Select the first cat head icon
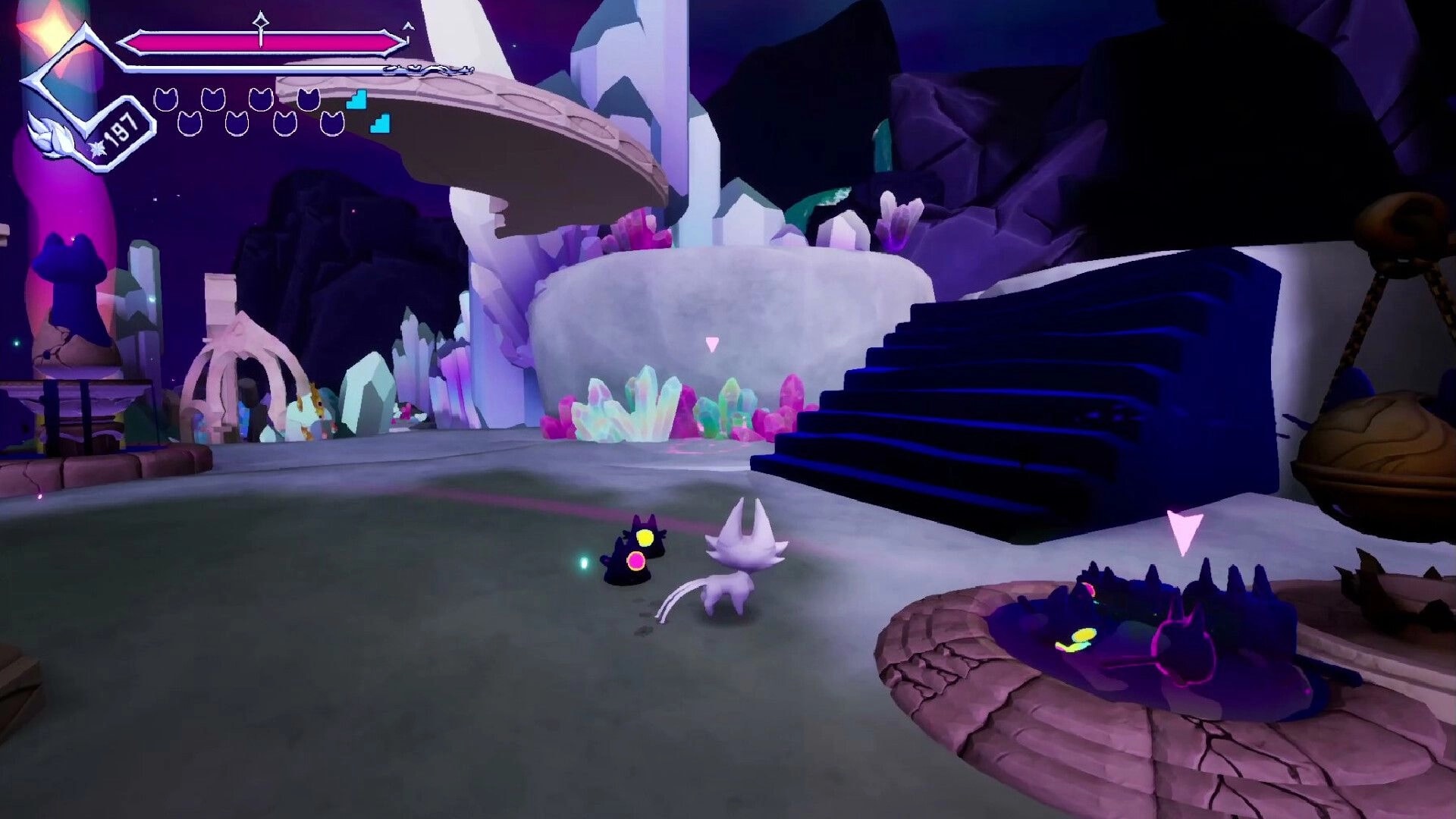 tap(166, 99)
